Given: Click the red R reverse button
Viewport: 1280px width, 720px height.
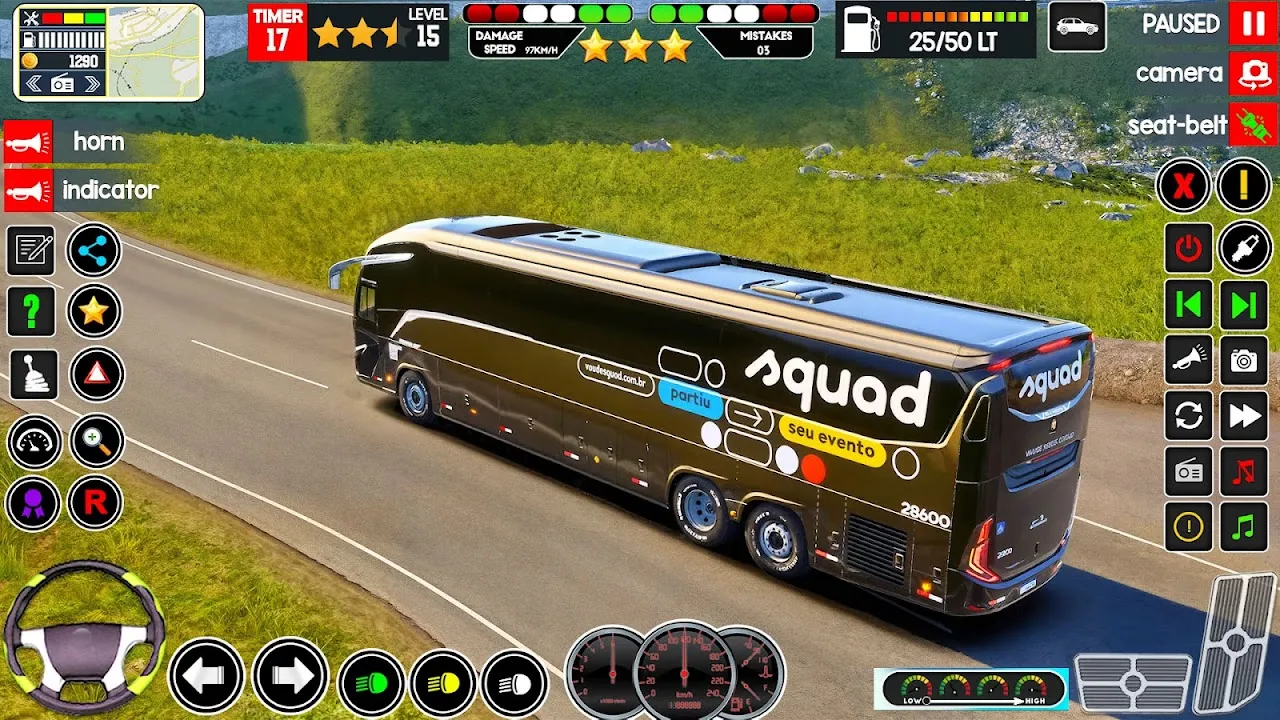Looking at the screenshot, I should [95, 503].
